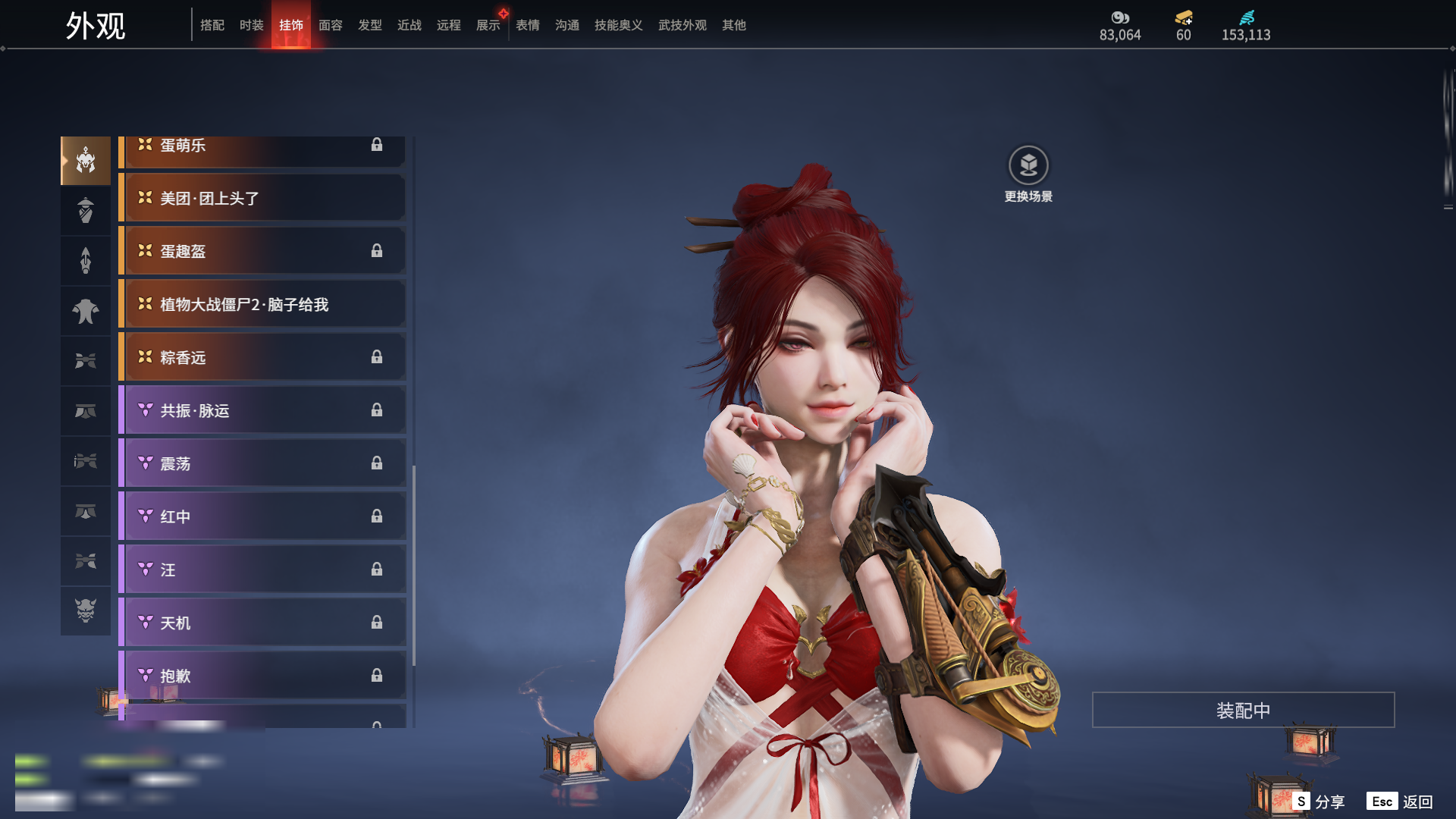Image resolution: width=1456 pixels, height=819 pixels.
Task: Switch to the 表情 tab
Action: coord(527,25)
